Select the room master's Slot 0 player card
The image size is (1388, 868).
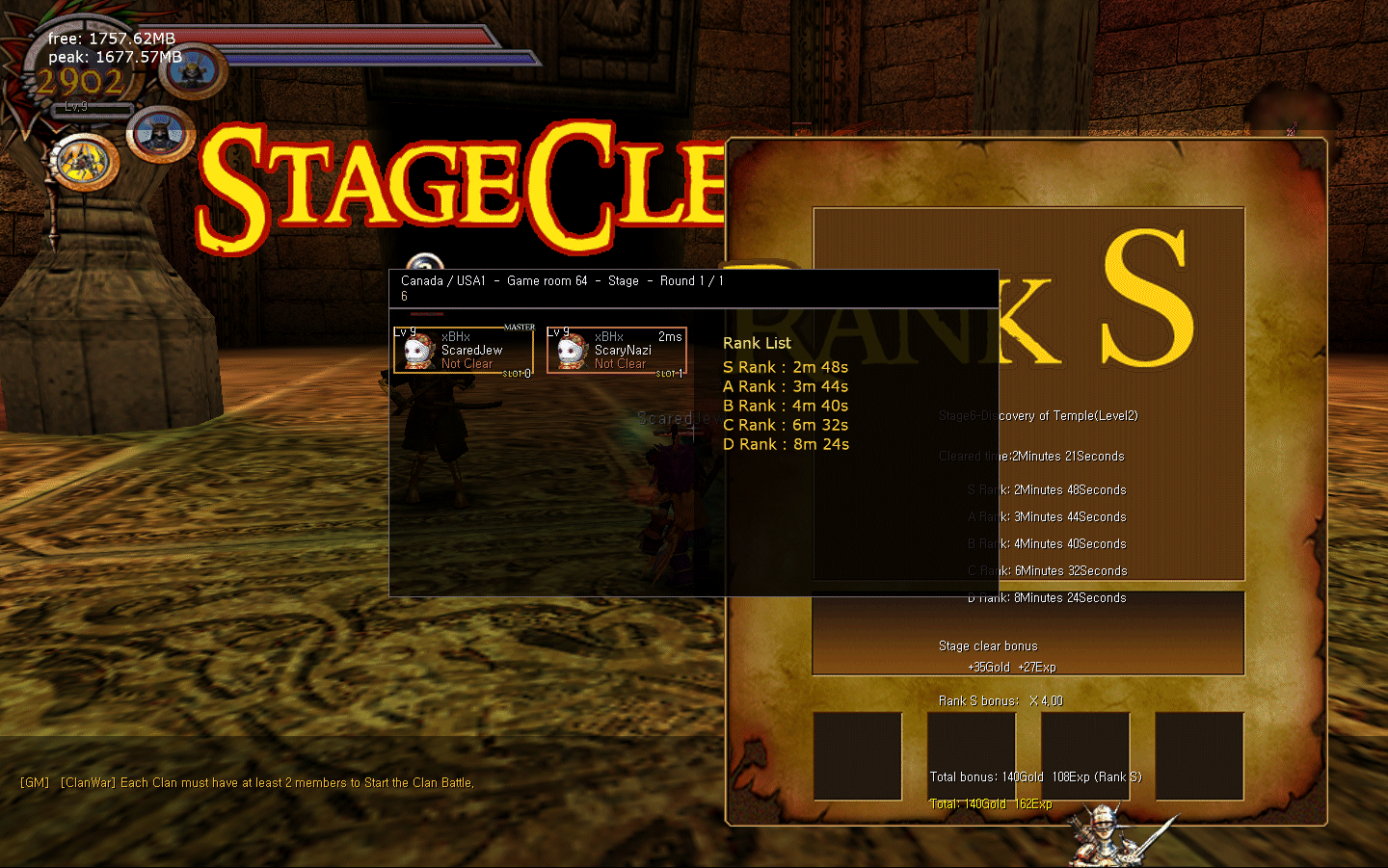463,351
